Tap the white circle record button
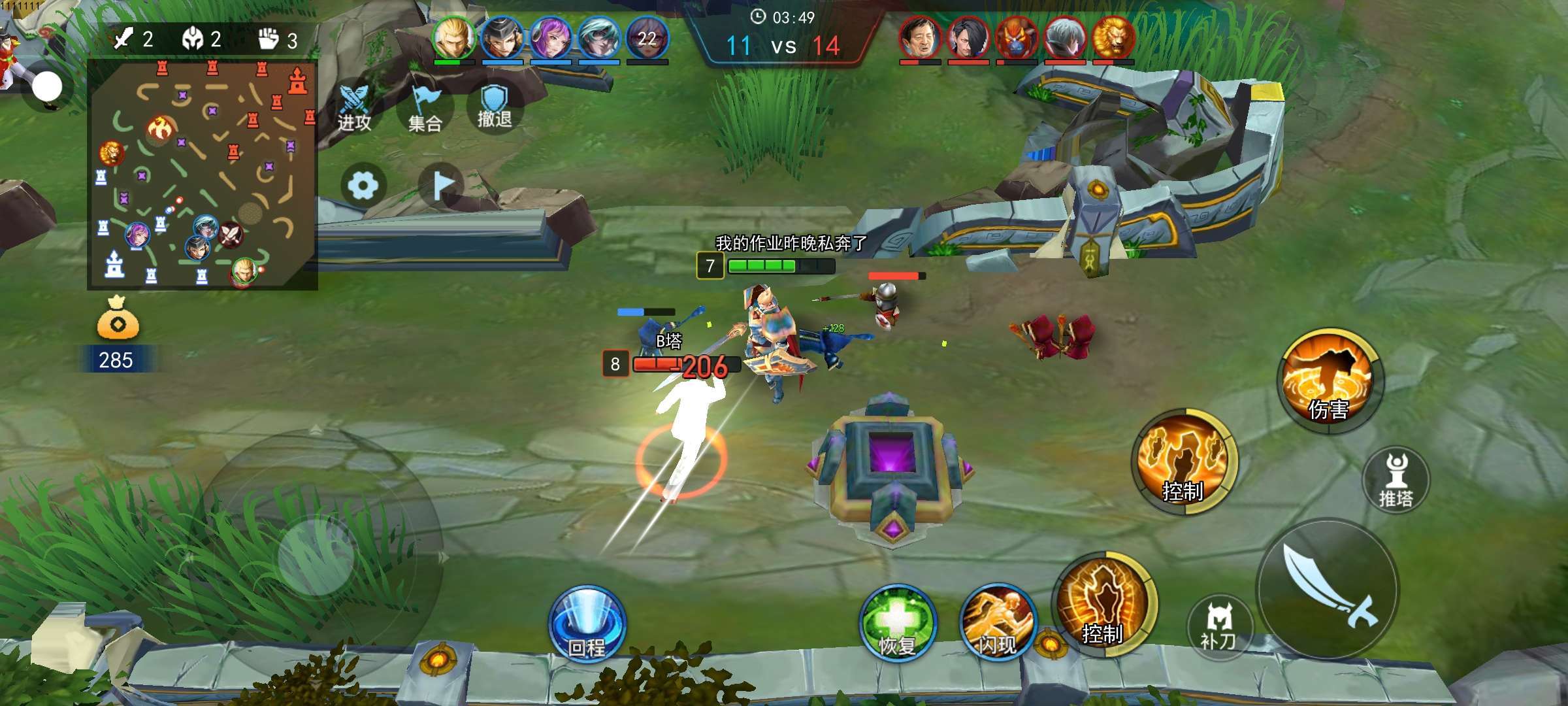This screenshot has height=706, width=1568. pyautogui.click(x=47, y=86)
